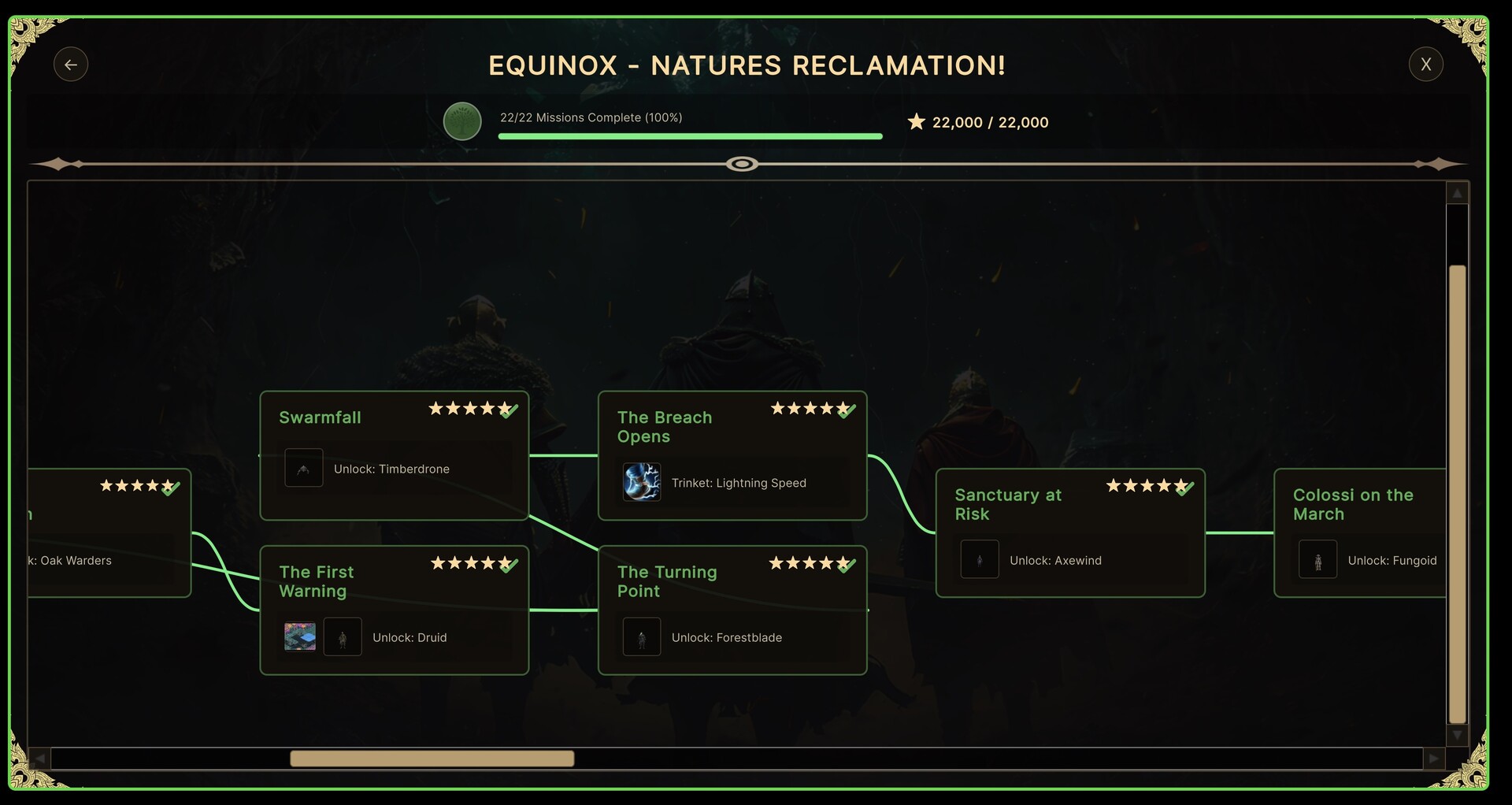Open the map thumbnail in The First Warning

[300, 636]
